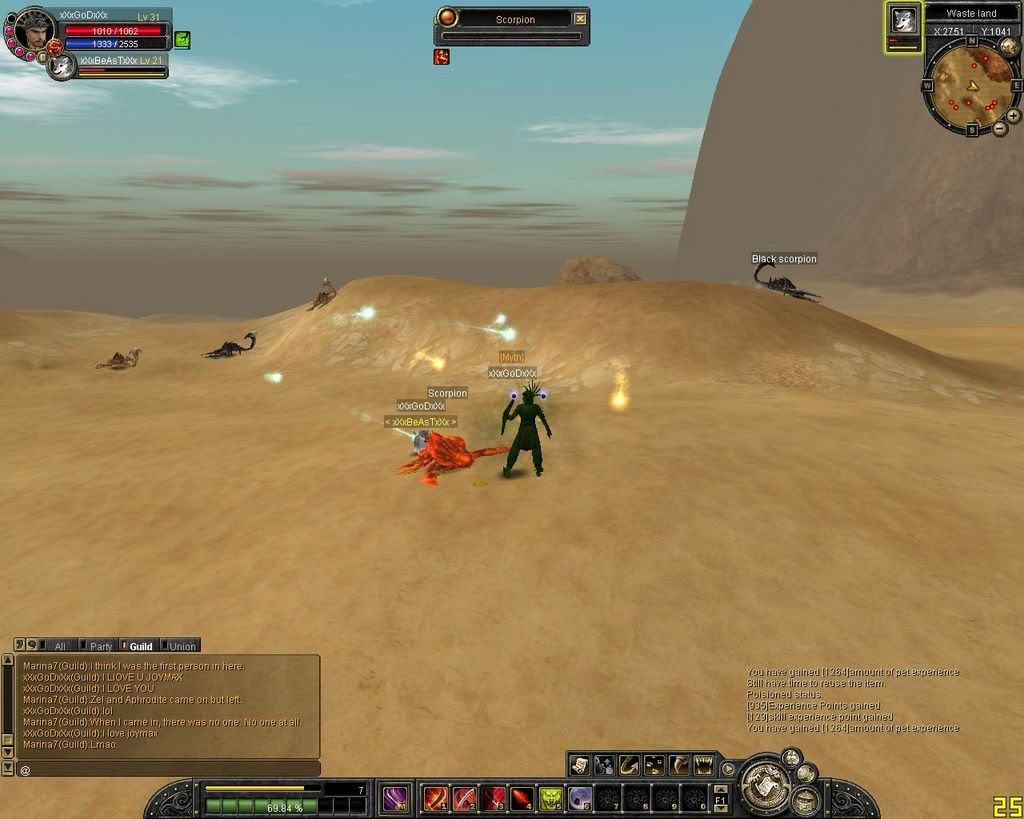1024x819 pixels.
Task: Open the world map globe button
Action: (1008, 46)
